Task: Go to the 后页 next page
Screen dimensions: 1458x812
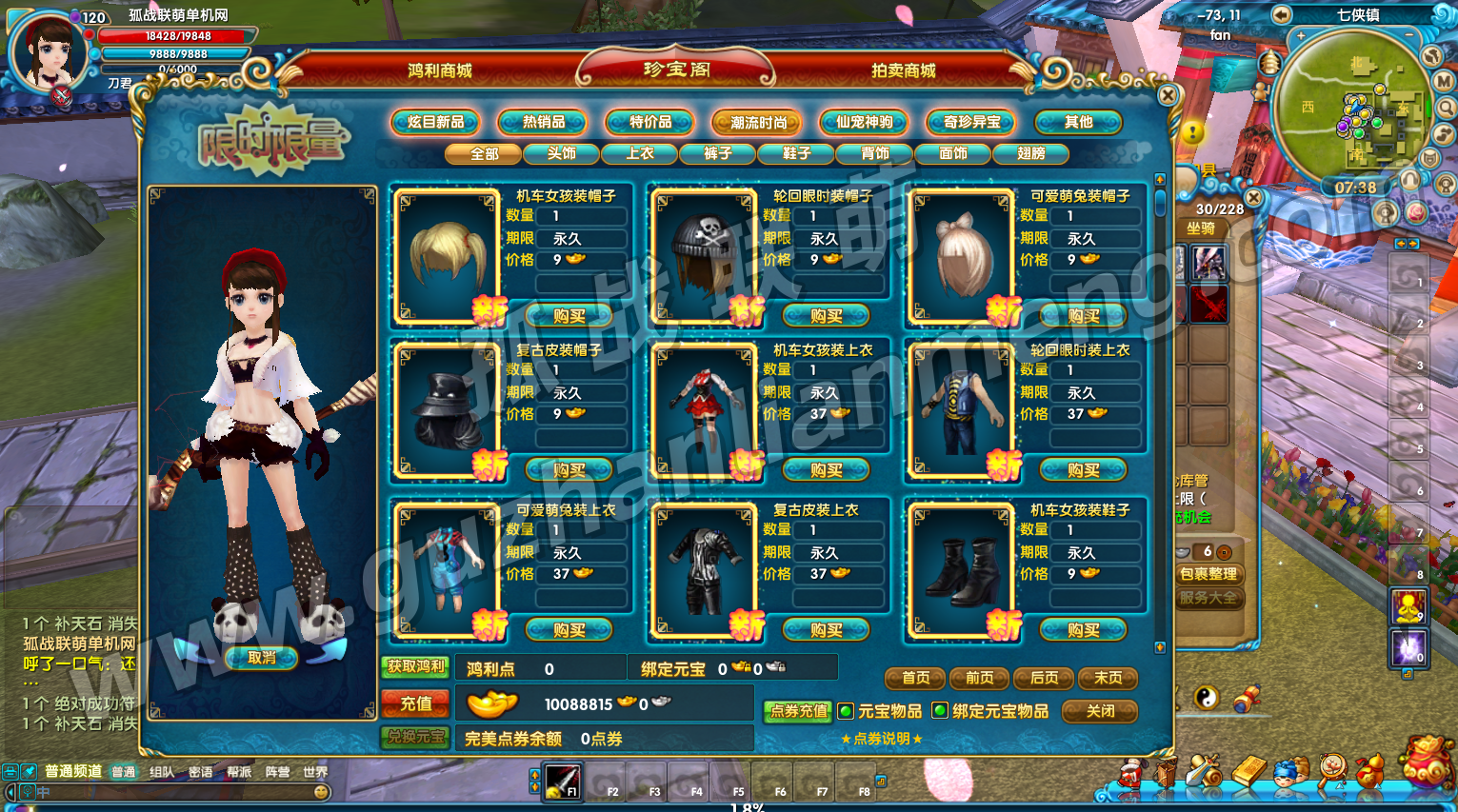Action: coord(1044,678)
